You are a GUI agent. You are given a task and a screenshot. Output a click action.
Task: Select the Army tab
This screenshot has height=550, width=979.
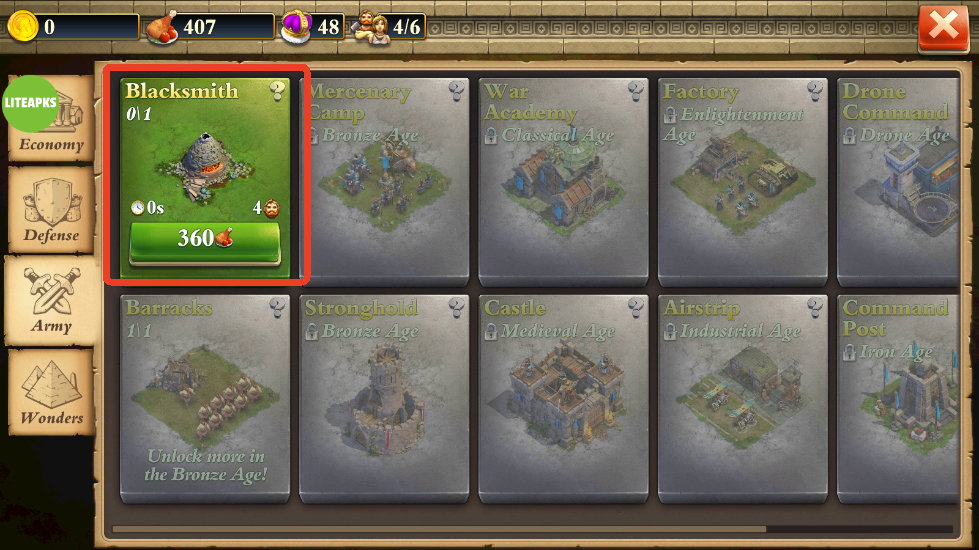[x=51, y=300]
